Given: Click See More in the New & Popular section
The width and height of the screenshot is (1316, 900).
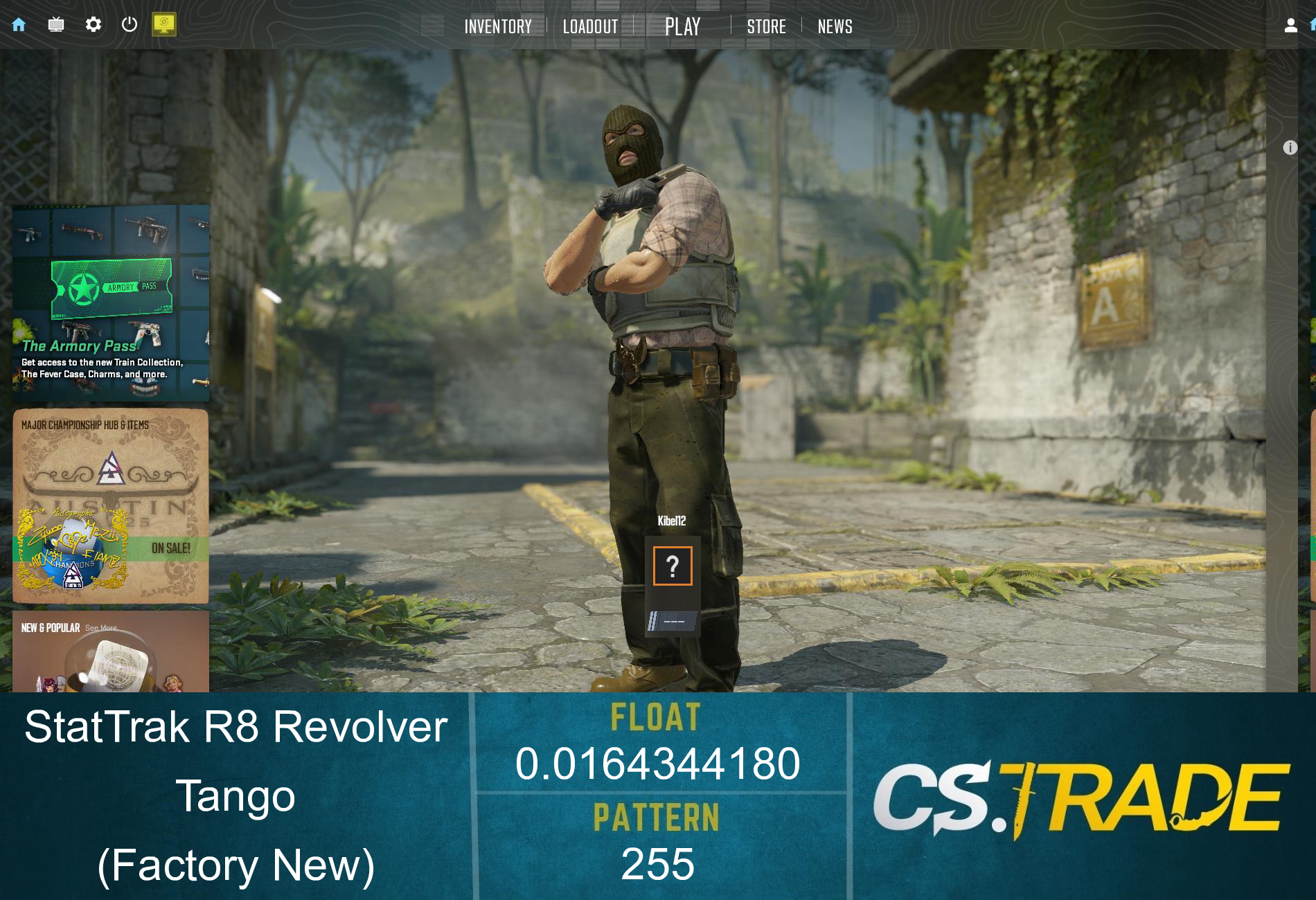Looking at the screenshot, I should pyautogui.click(x=100, y=629).
